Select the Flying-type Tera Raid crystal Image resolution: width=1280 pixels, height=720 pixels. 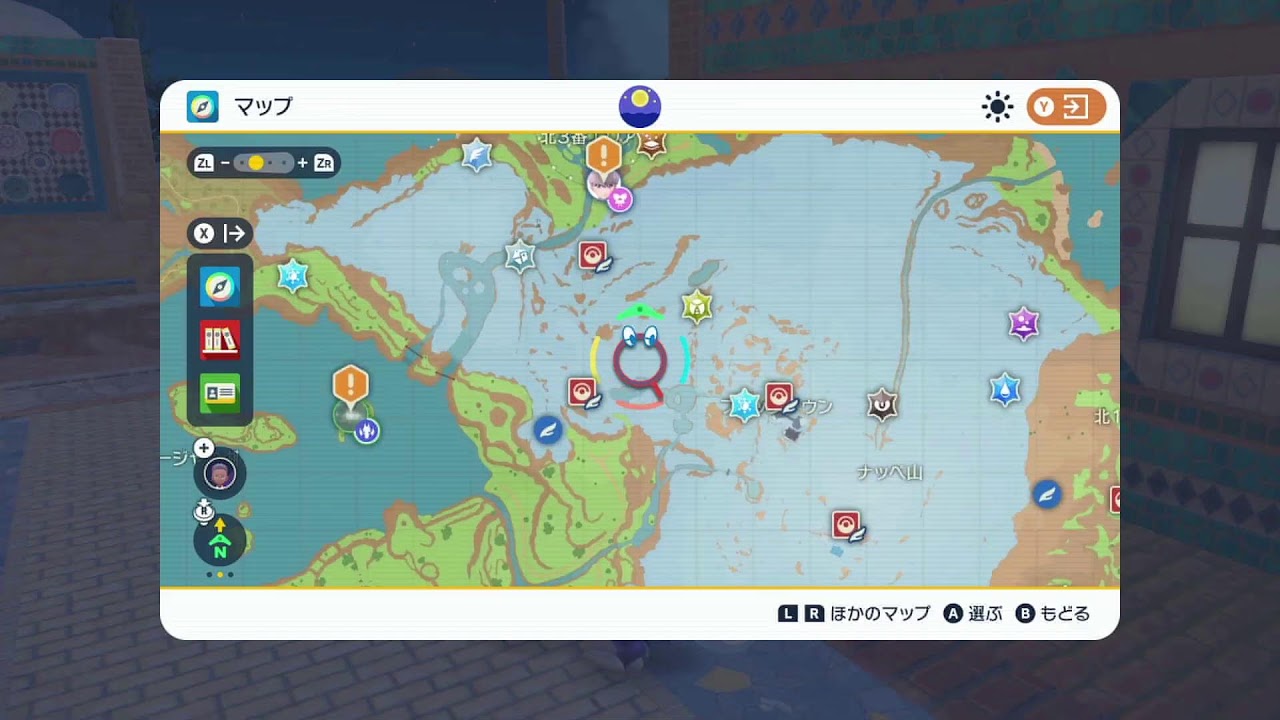coord(477,155)
